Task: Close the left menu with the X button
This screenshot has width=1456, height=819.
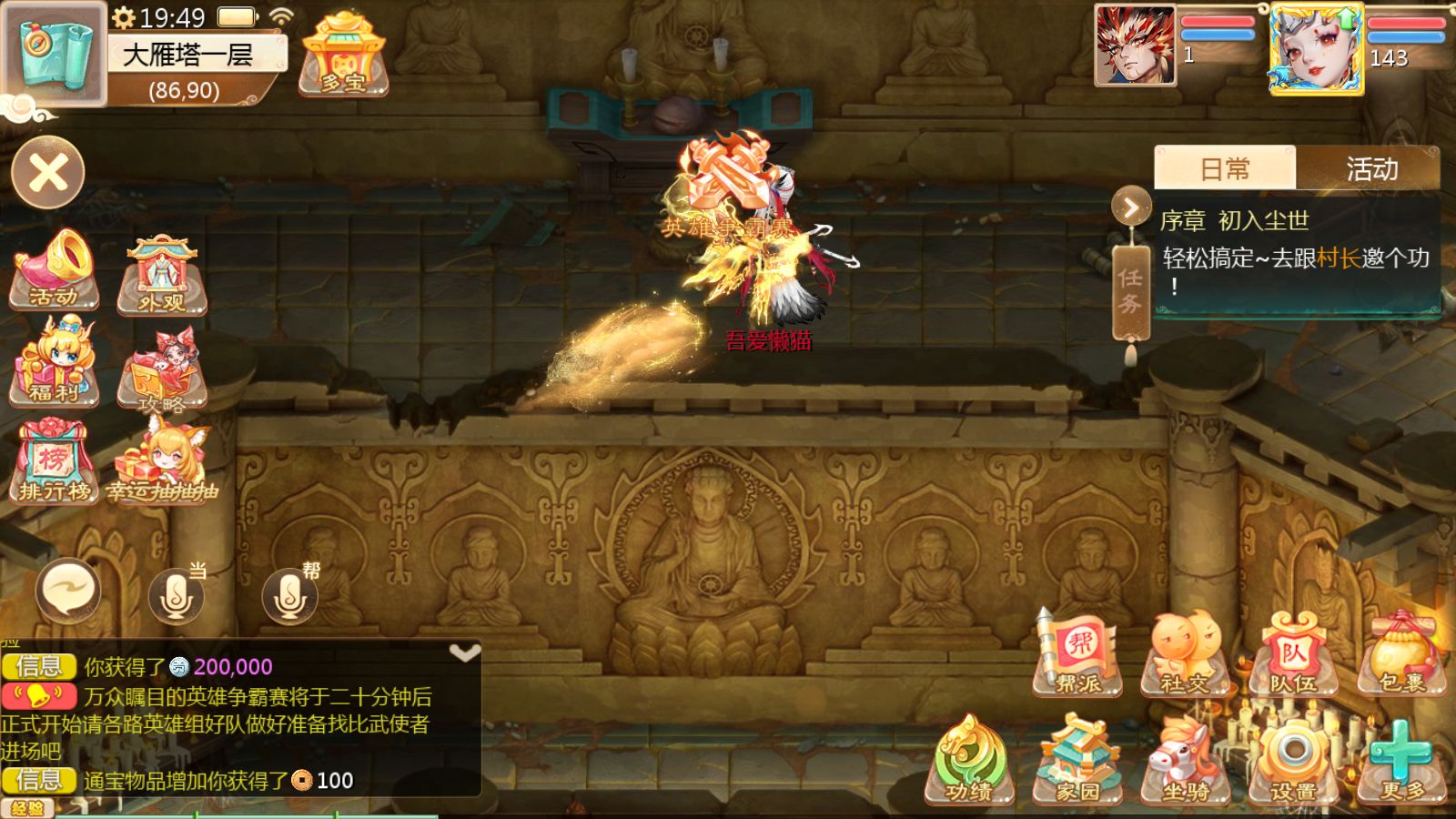Action: pos(48,173)
